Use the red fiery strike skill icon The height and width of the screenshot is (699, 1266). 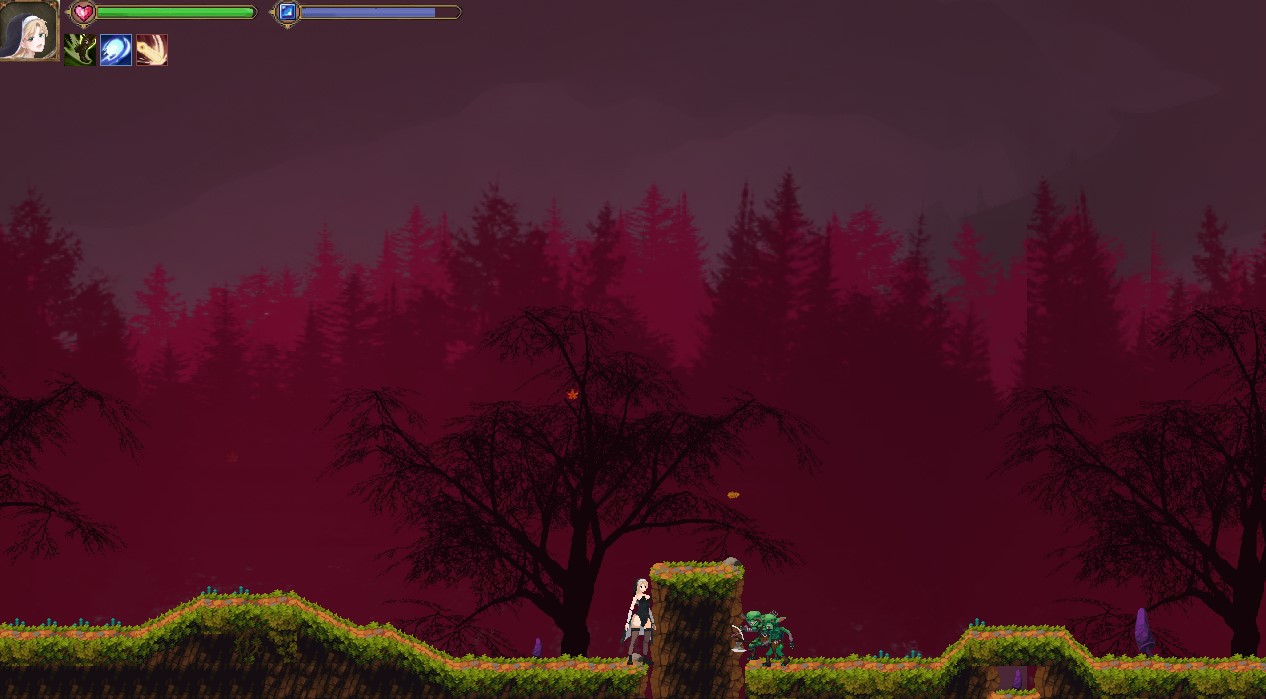(x=152, y=50)
